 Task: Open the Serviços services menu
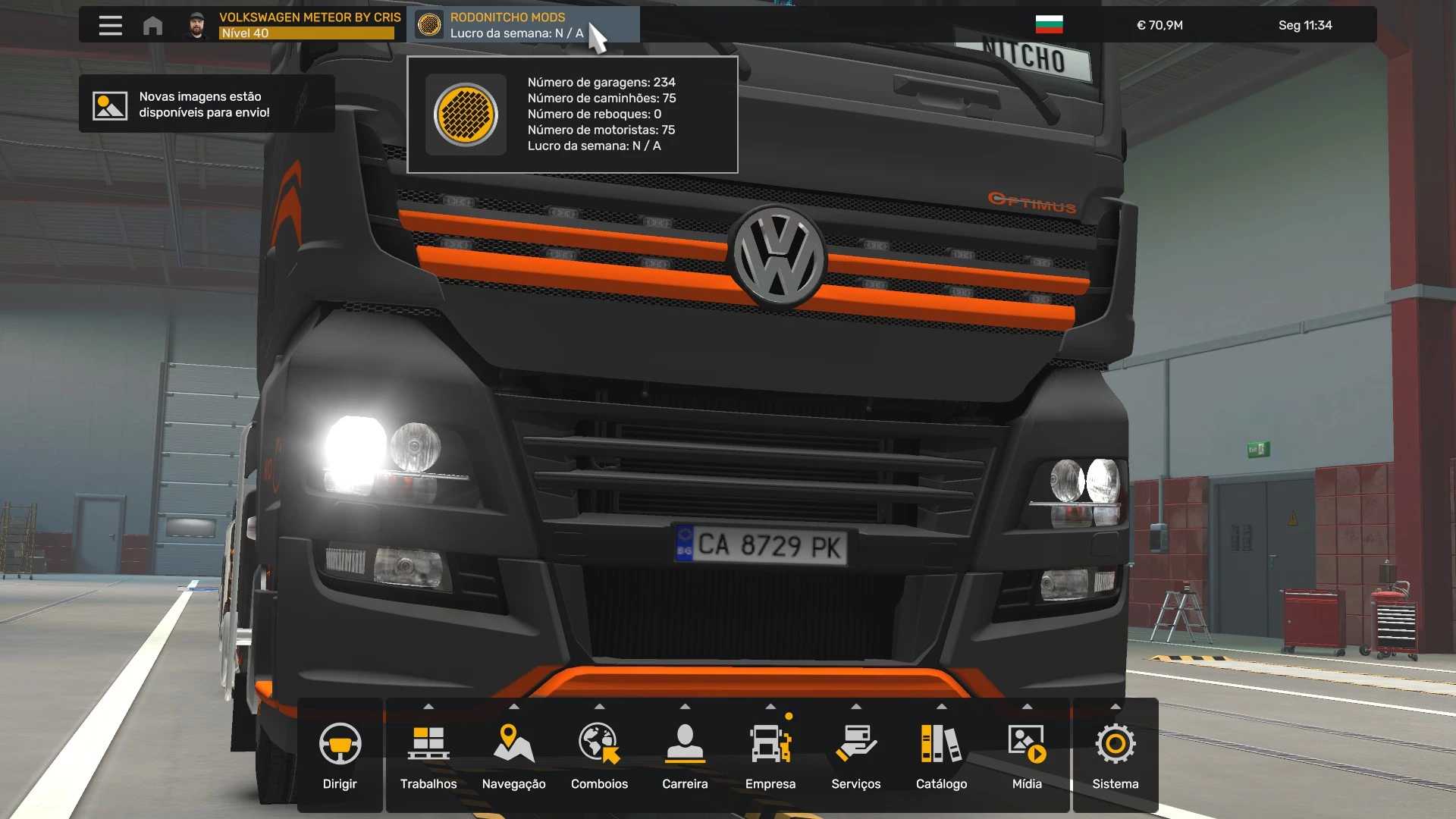pyautogui.click(x=855, y=755)
